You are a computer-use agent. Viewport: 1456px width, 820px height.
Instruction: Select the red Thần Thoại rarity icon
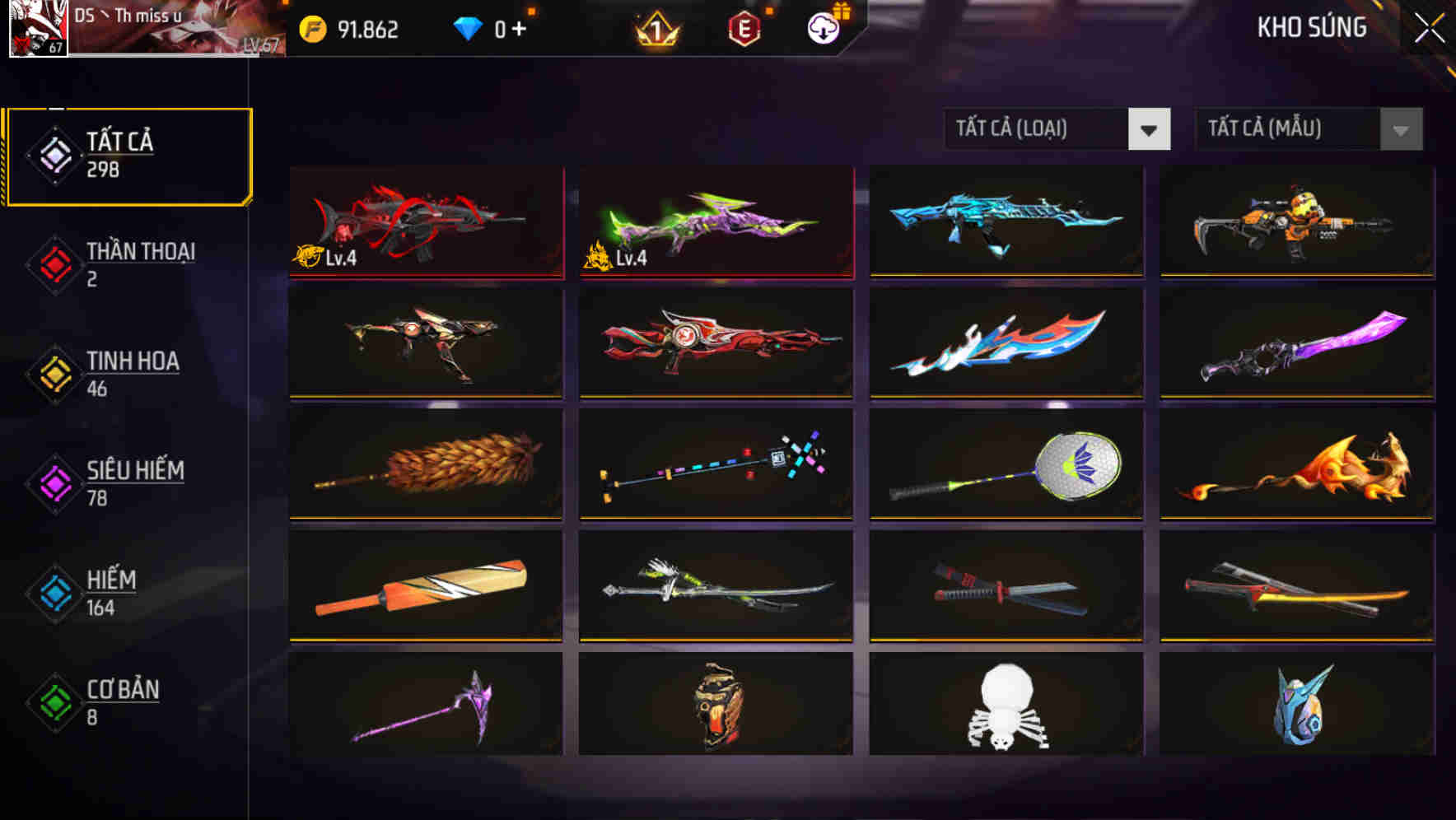pos(52,263)
